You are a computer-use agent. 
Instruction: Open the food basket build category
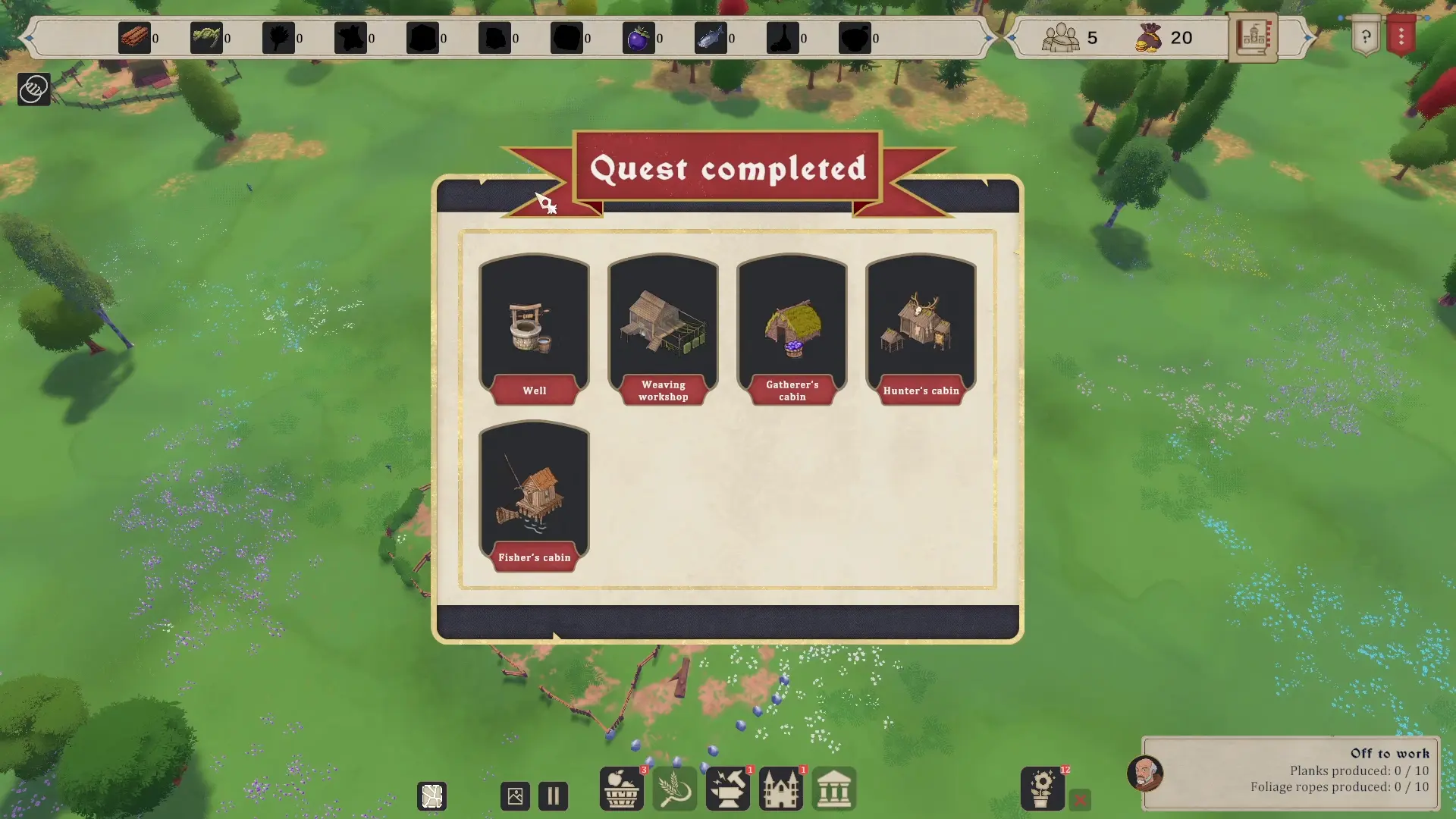pos(621,789)
